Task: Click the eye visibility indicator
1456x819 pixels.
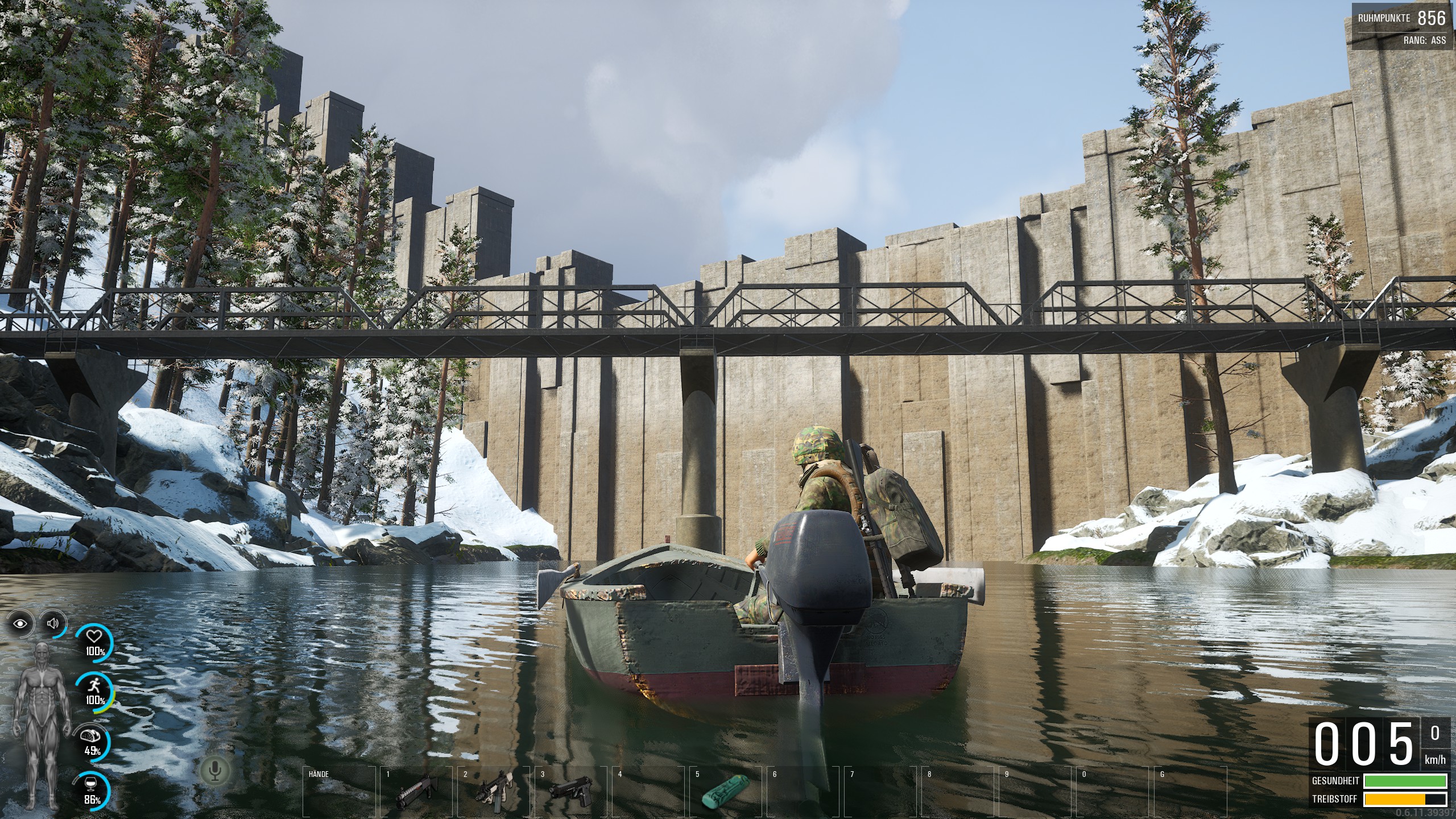Action: click(x=22, y=624)
